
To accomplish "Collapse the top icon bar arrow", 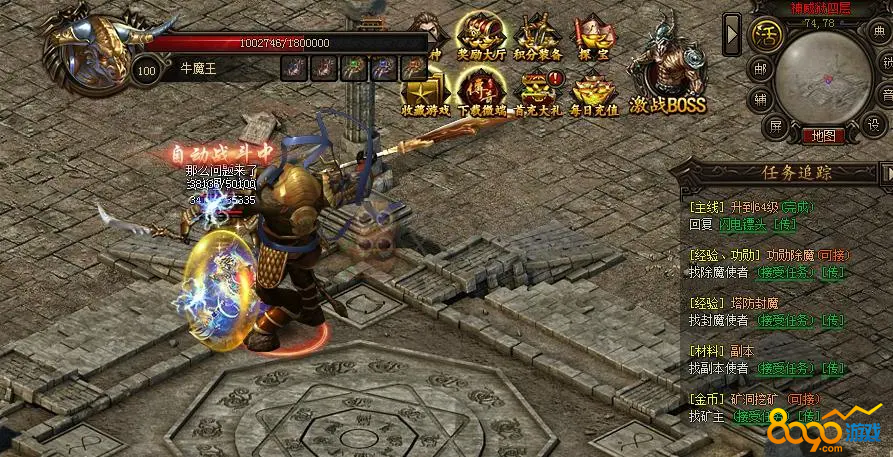I will (733, 34).
